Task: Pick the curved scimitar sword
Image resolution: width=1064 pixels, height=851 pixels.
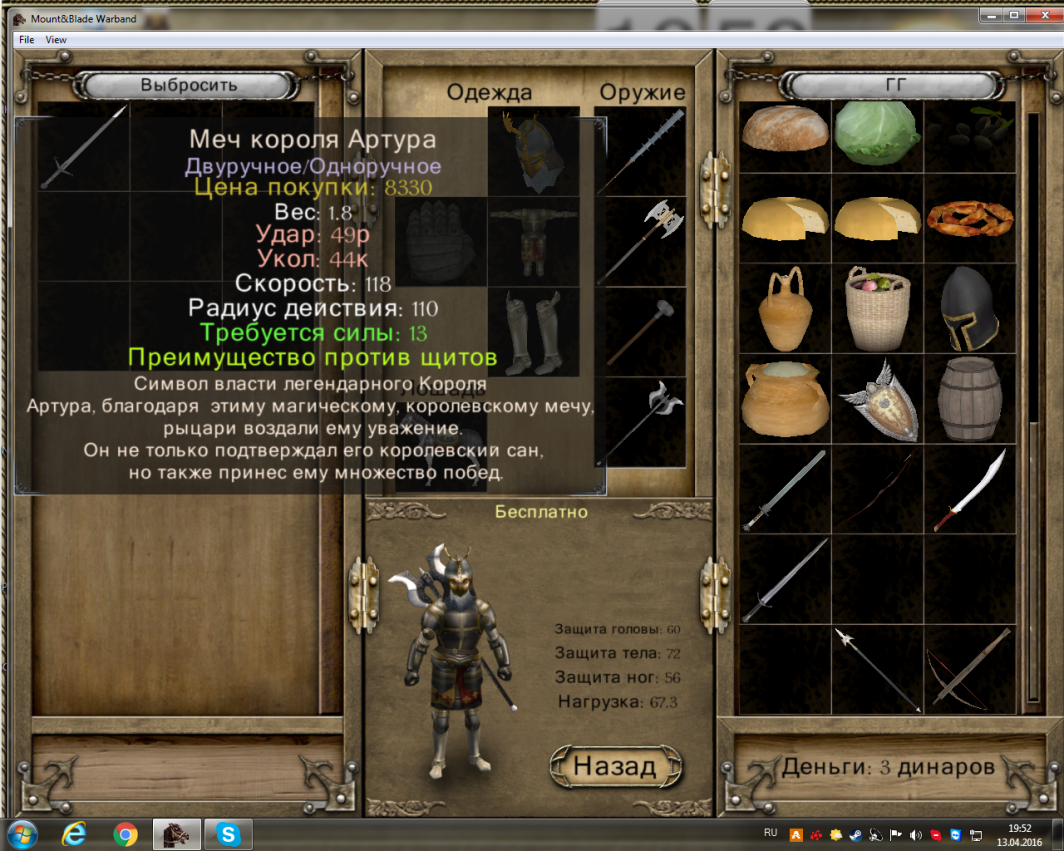Action: tap(968, 490)
